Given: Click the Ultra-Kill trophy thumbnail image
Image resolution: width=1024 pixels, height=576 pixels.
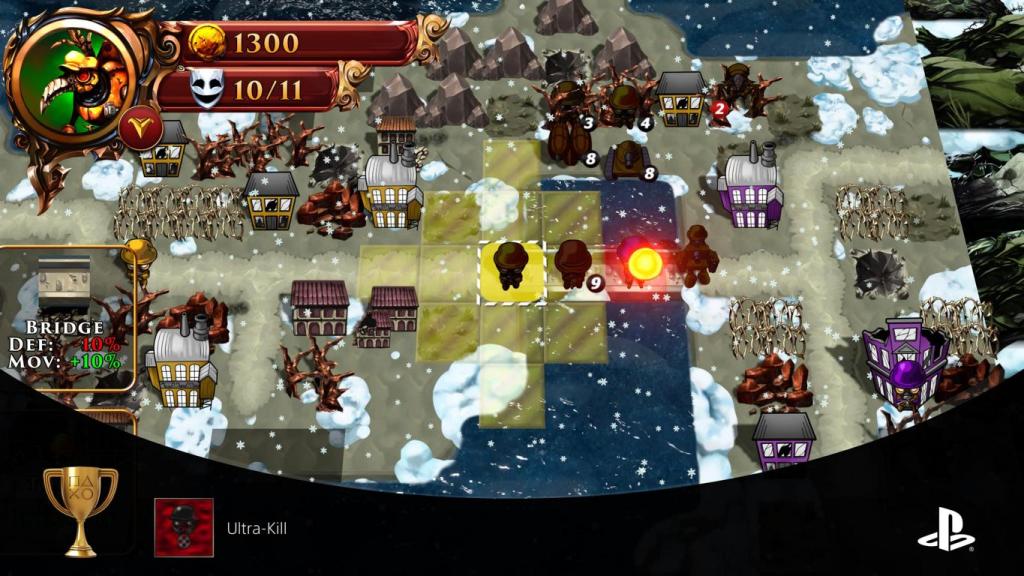Looking at the screenshot, I should 183,527.
